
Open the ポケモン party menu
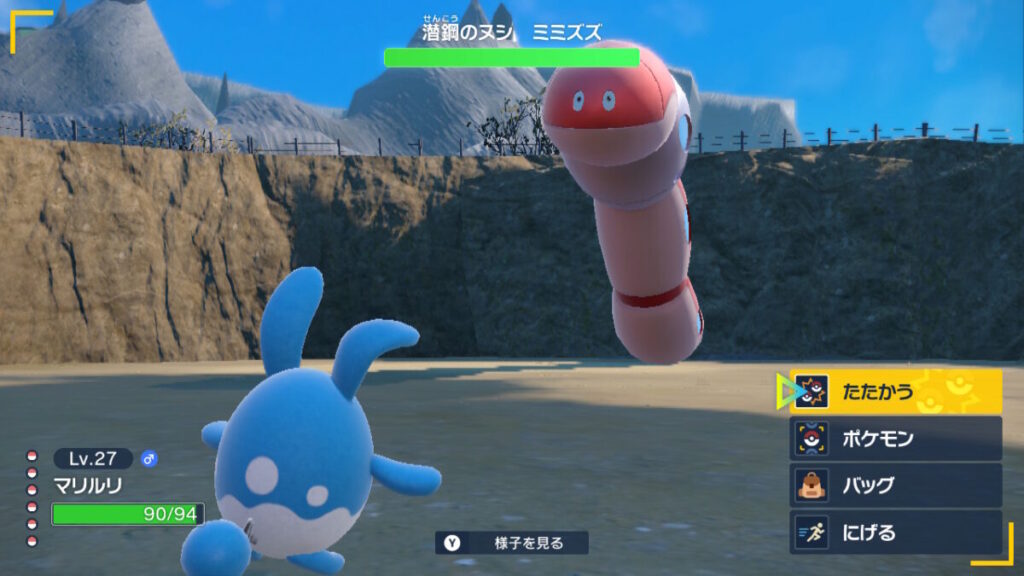point(895,439)
